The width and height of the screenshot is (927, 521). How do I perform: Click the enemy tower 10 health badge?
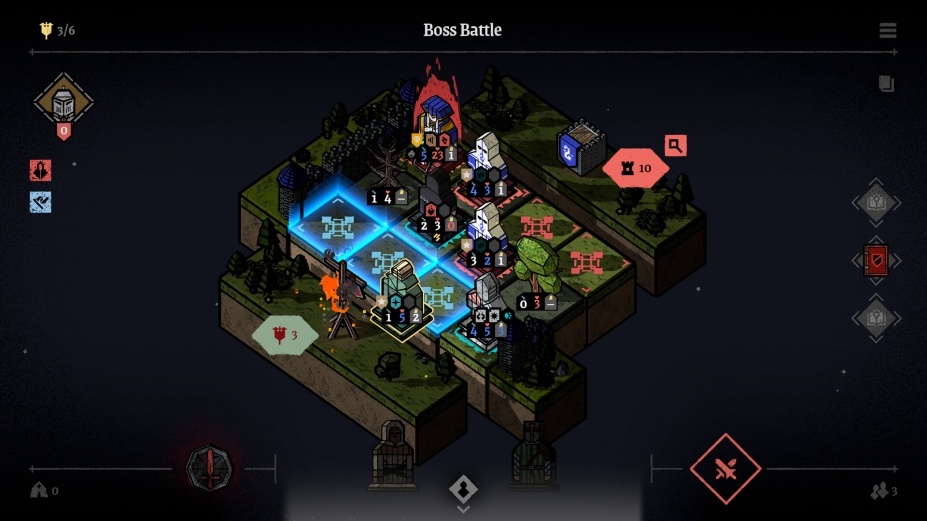point(636,168)
